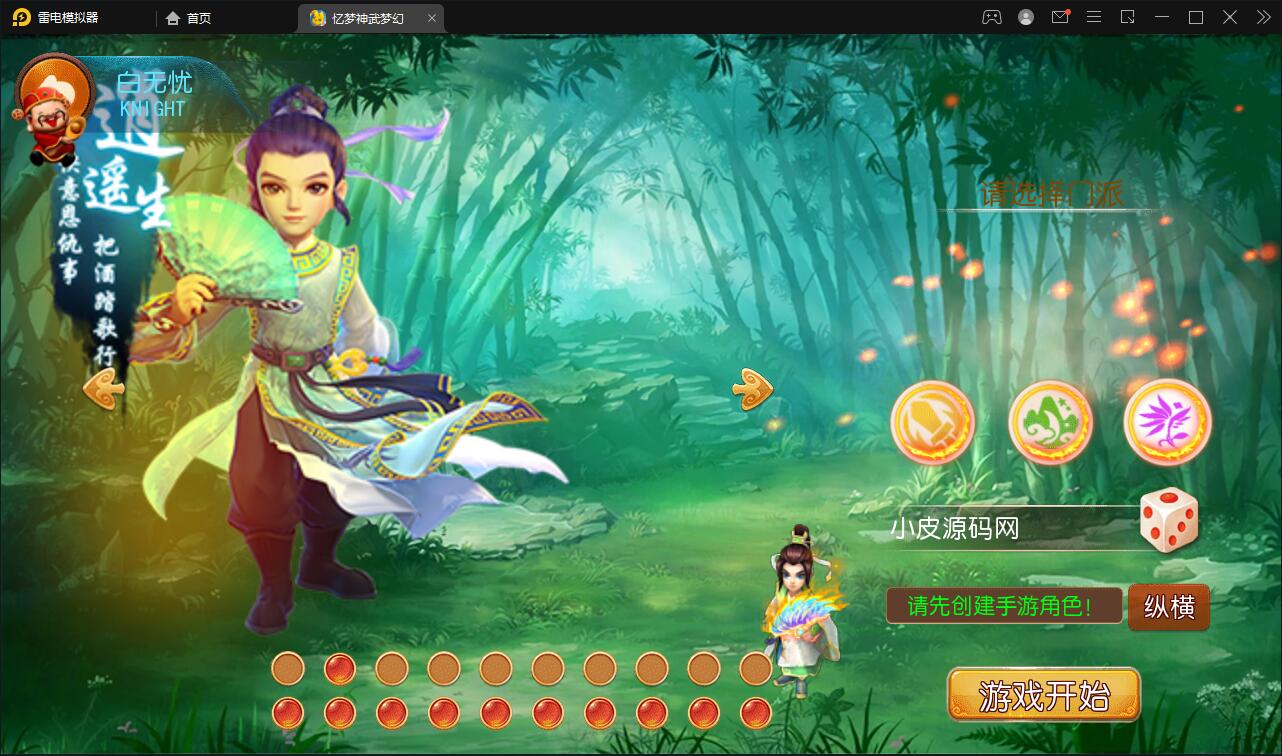Select the green beast sect emblem
Image resolution: width=1282 pixels, height=756 pixels.
click(x=1050, y=422)
